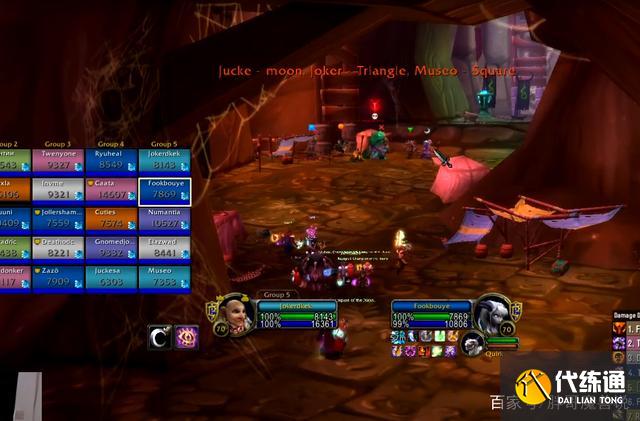Target Numantia in the raid frames
Image resolution: width=640 pixels, height=421 pixels.
click(x=164, y=219)
